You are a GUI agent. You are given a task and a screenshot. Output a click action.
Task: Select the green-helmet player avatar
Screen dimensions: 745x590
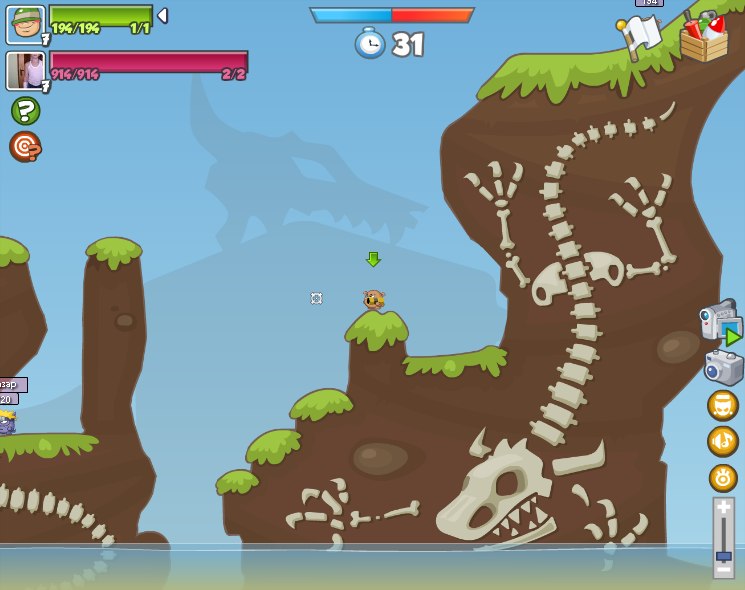pyautogui.click(x=25, y=25)
